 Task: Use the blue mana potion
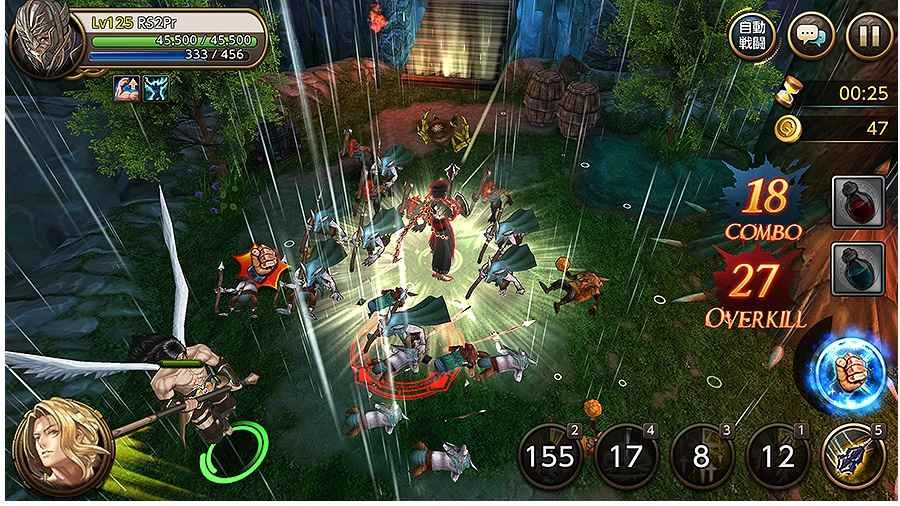(858, 268)
